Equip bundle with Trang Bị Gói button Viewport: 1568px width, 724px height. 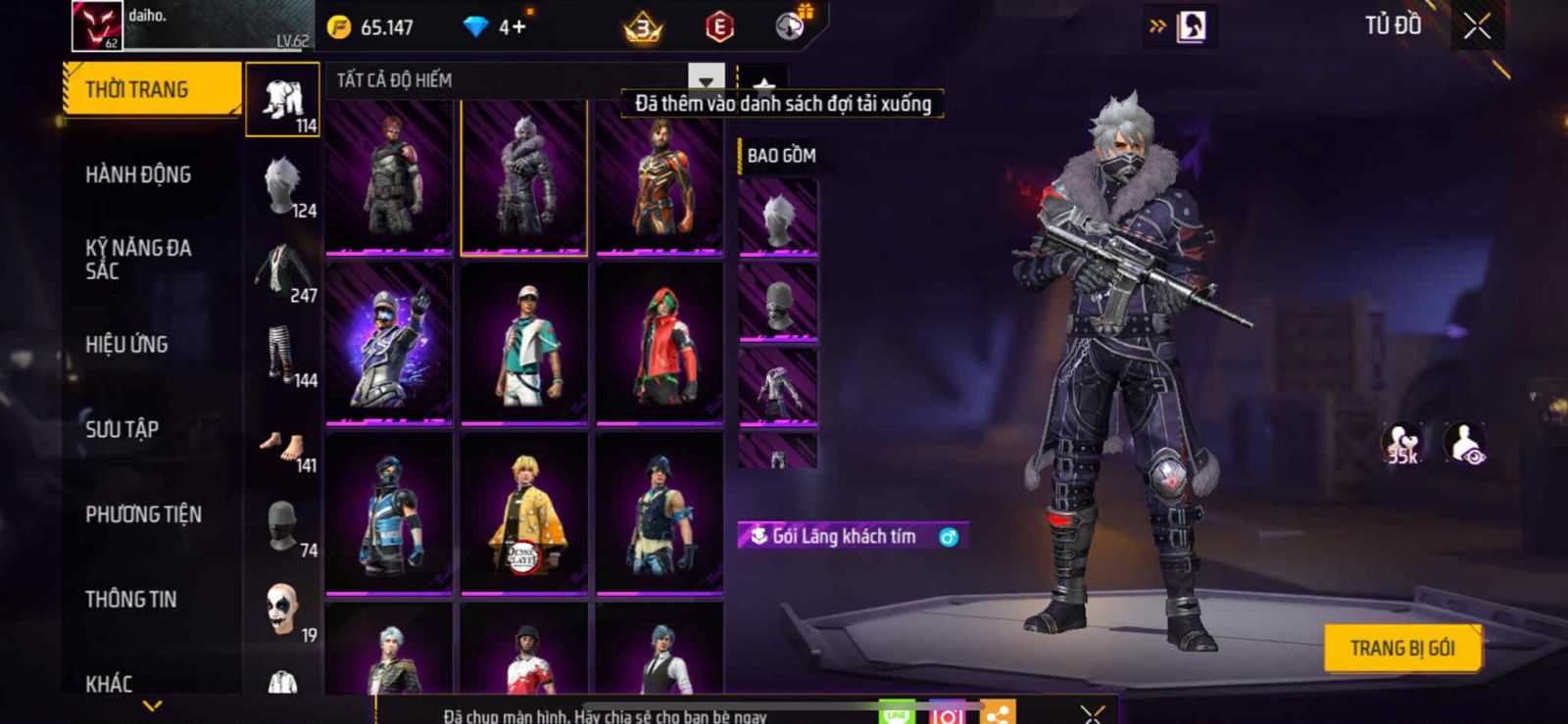(x=1401, y=649)
